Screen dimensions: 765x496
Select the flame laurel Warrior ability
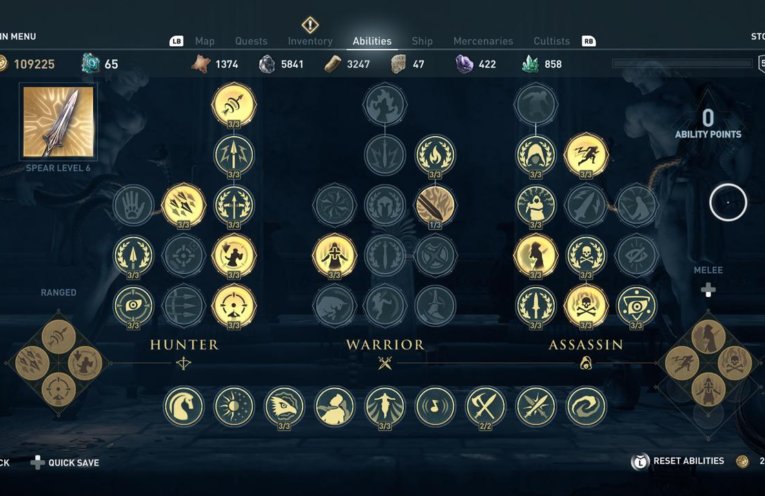tap(435, 154)
